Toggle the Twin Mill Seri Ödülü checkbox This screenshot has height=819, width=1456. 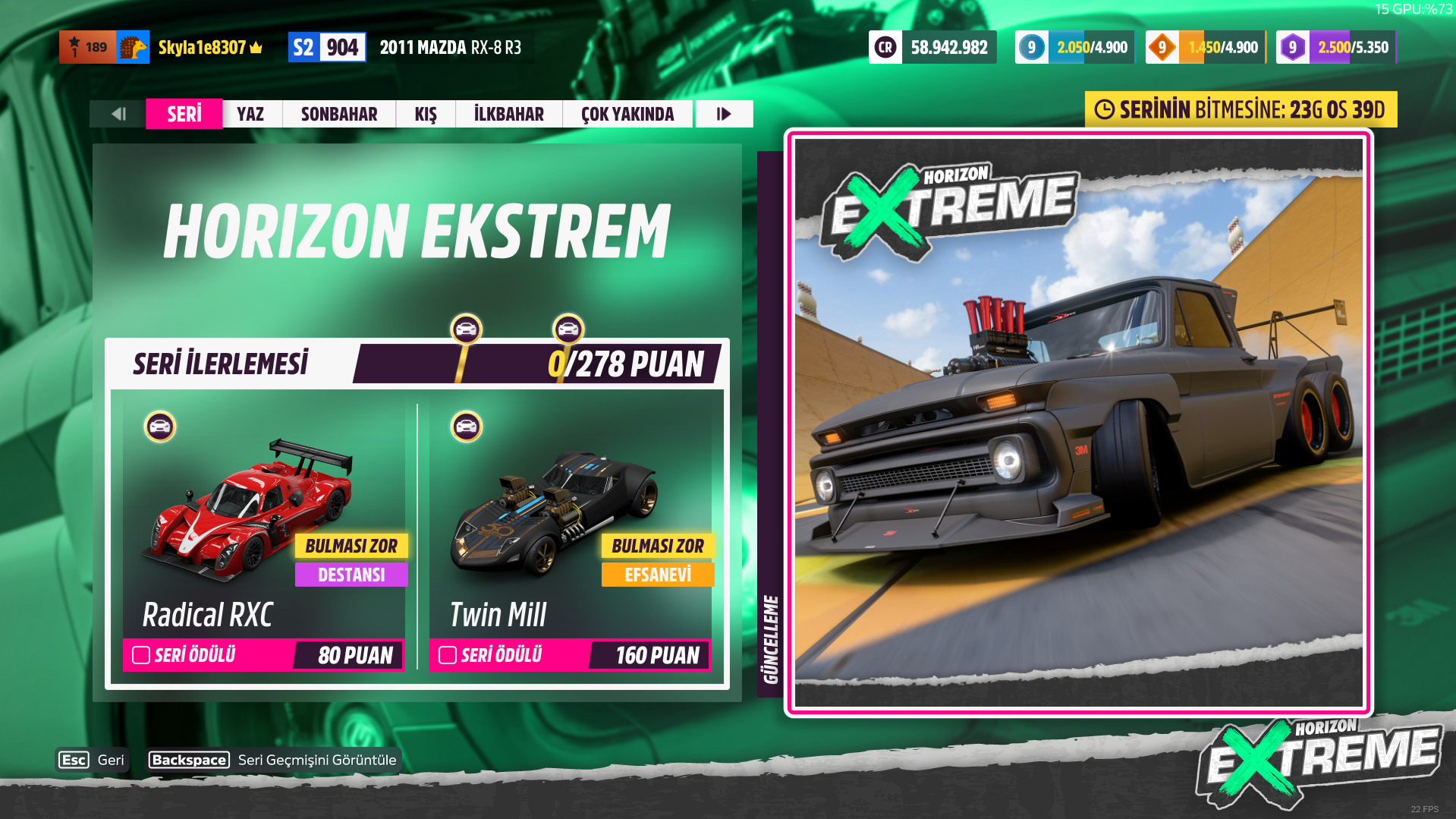click(x=448, y=655)
